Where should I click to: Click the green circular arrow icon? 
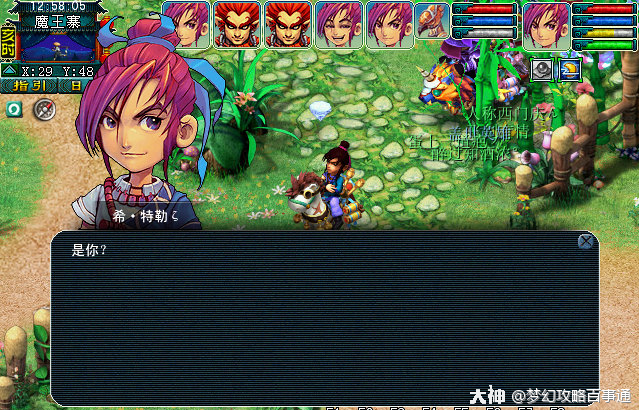point(13,108)
